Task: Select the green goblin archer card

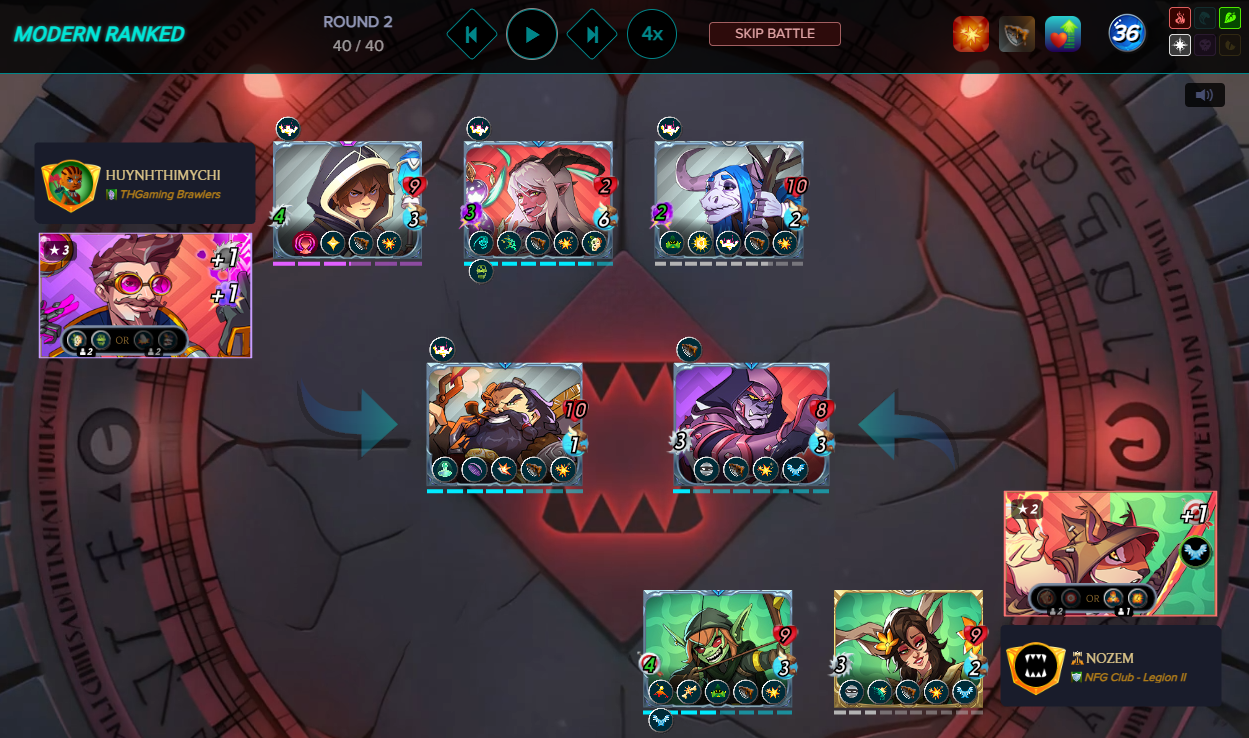Action: (717, 648)
